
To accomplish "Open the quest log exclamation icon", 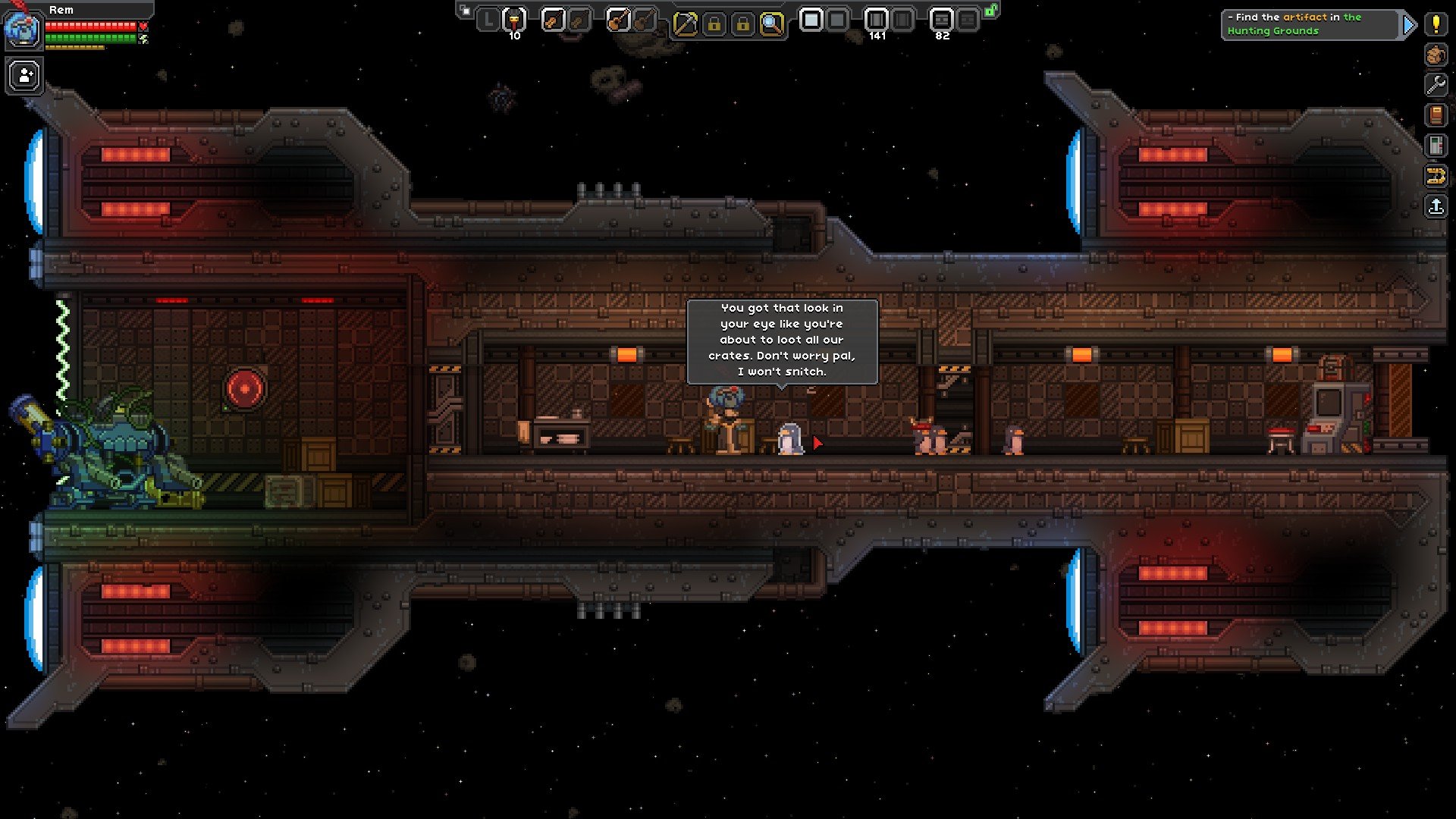I will click(1436, 24).
